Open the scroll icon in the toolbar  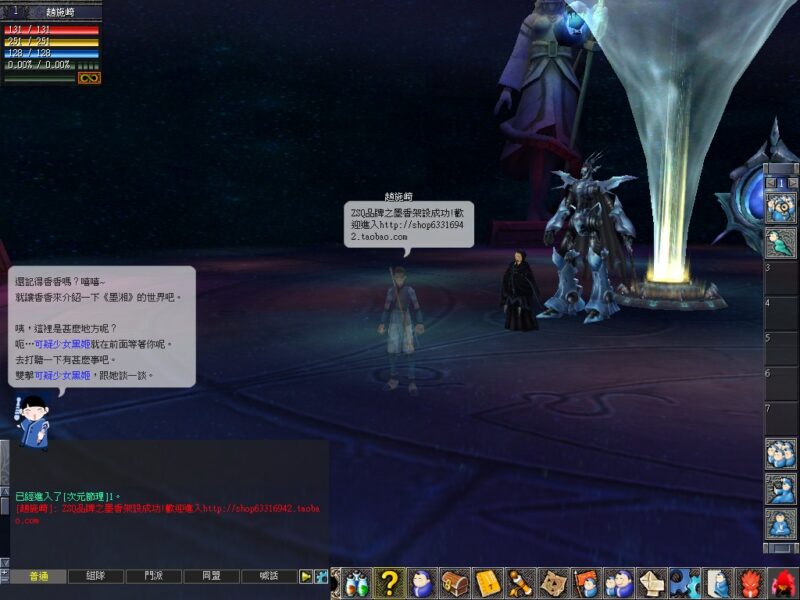pyautogui.click(x=519, y=583)
